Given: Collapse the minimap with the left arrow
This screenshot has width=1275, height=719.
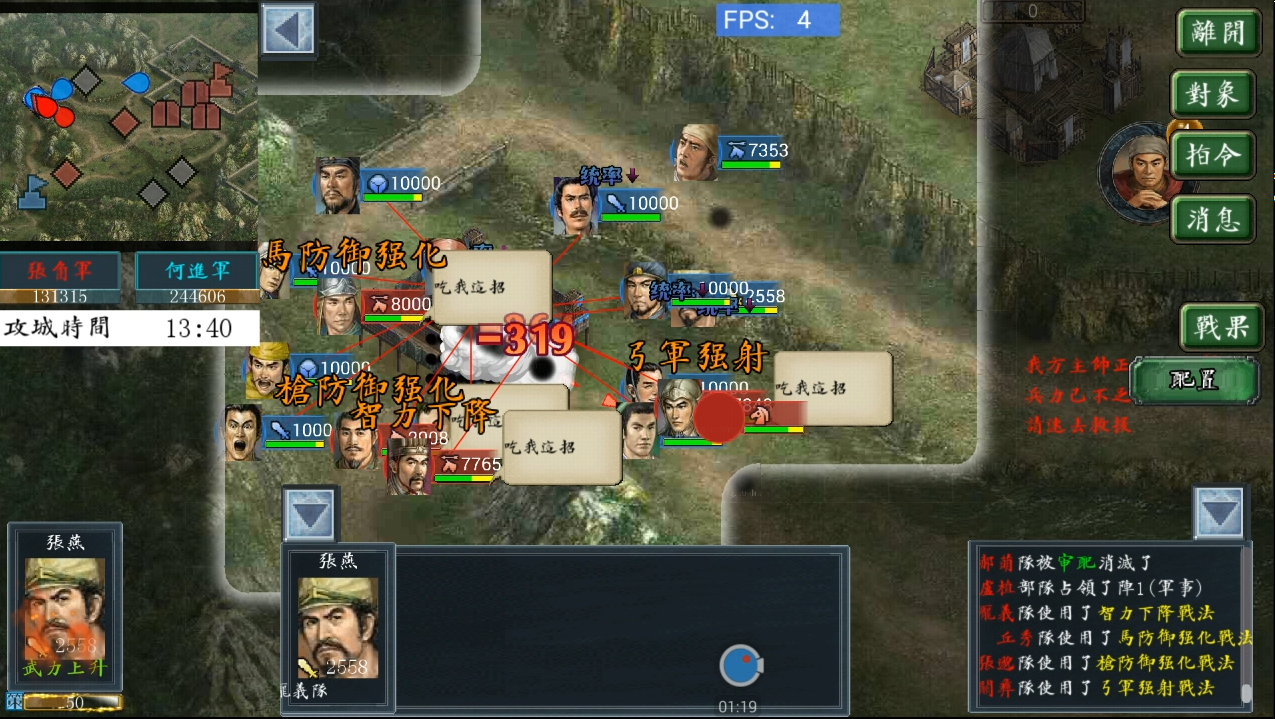Looking at the screenshot, I should [x=288, y=31].
